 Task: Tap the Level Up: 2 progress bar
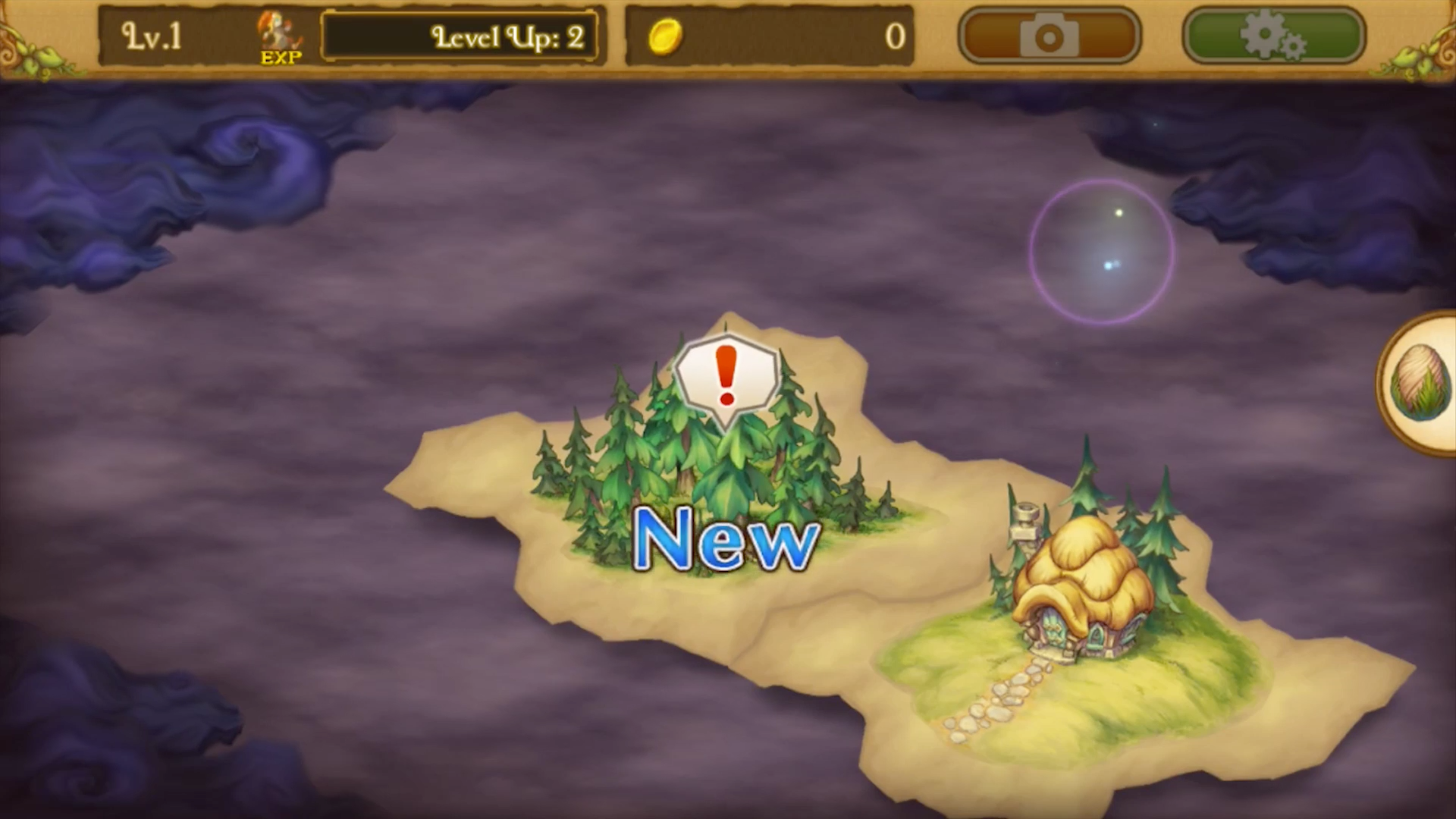(460, 35)
